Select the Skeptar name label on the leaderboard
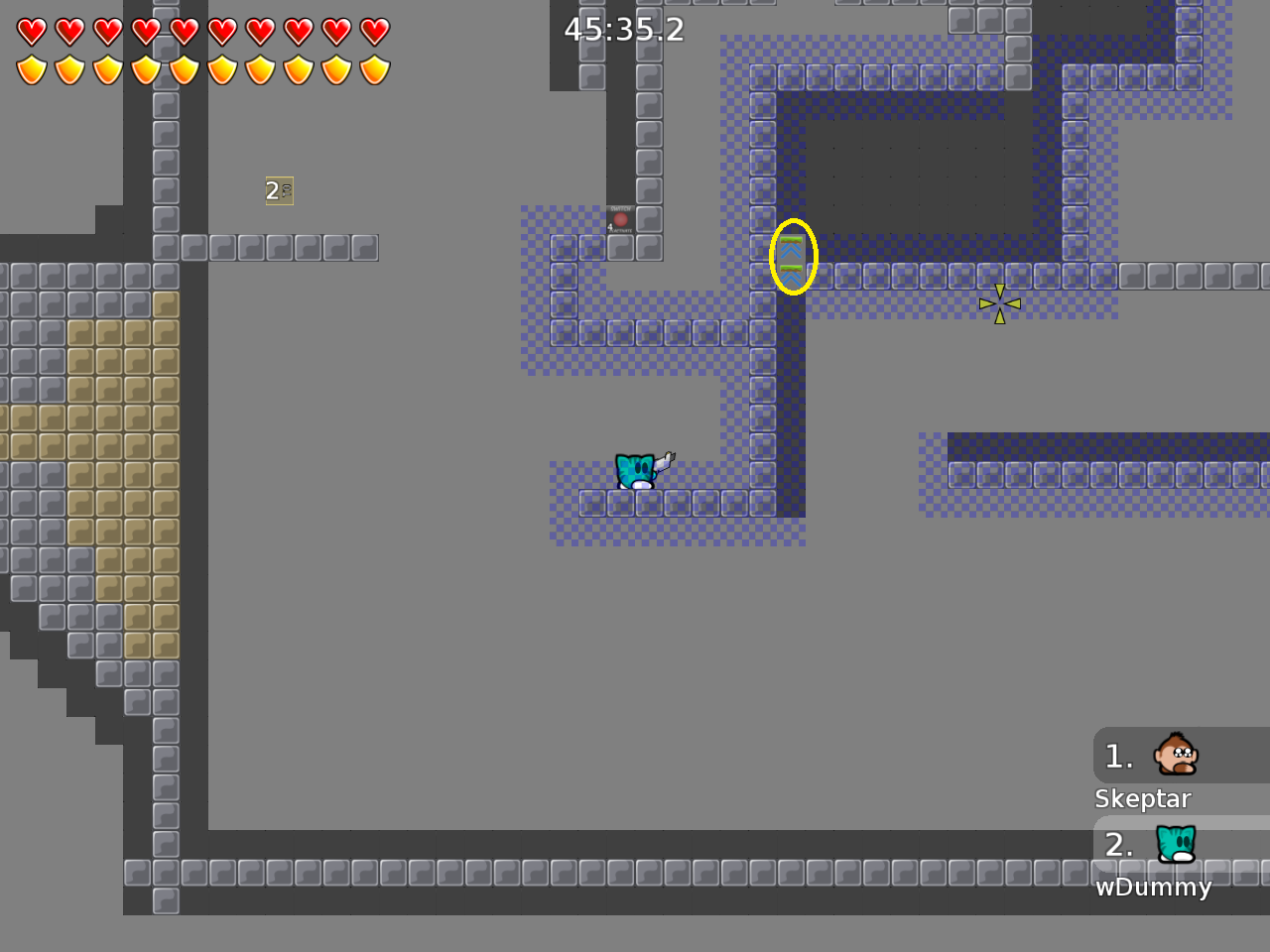The height and width of the screenshot is (952, 1270). pyautogui.click(x=1142, y=798)
